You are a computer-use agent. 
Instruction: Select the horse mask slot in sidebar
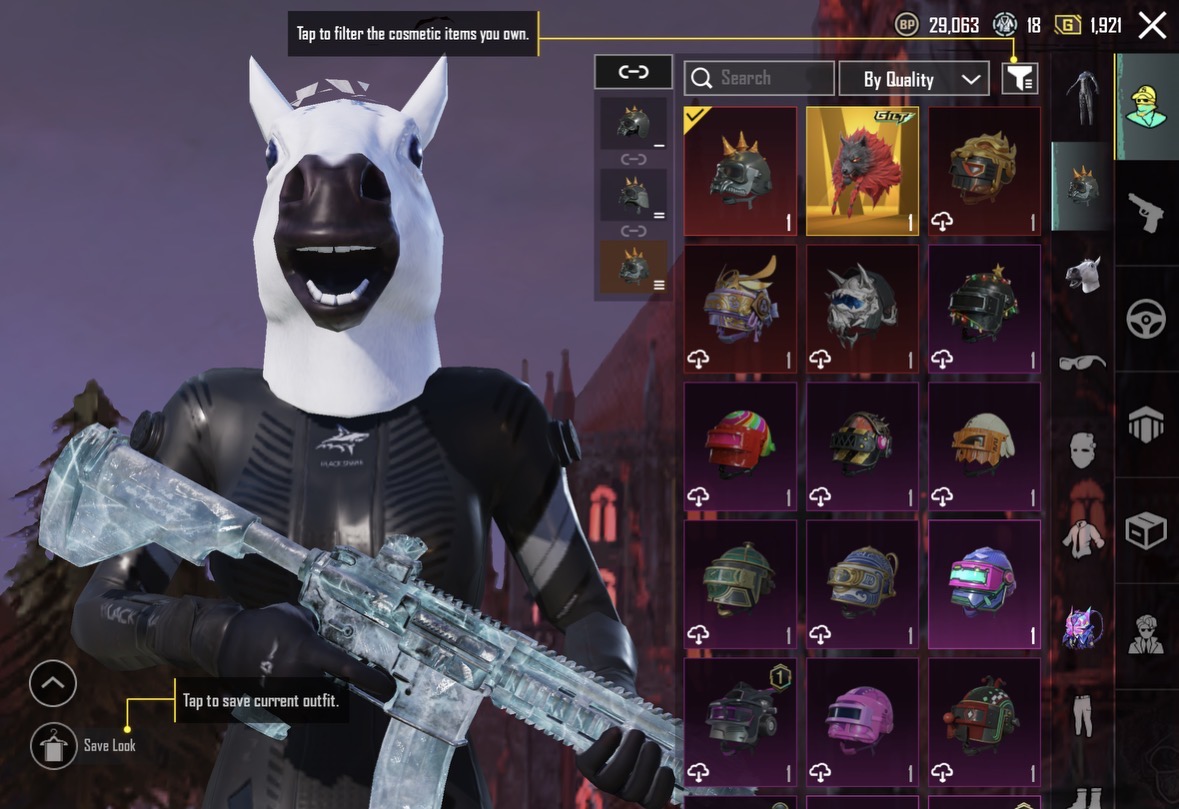coord(1082,274)
